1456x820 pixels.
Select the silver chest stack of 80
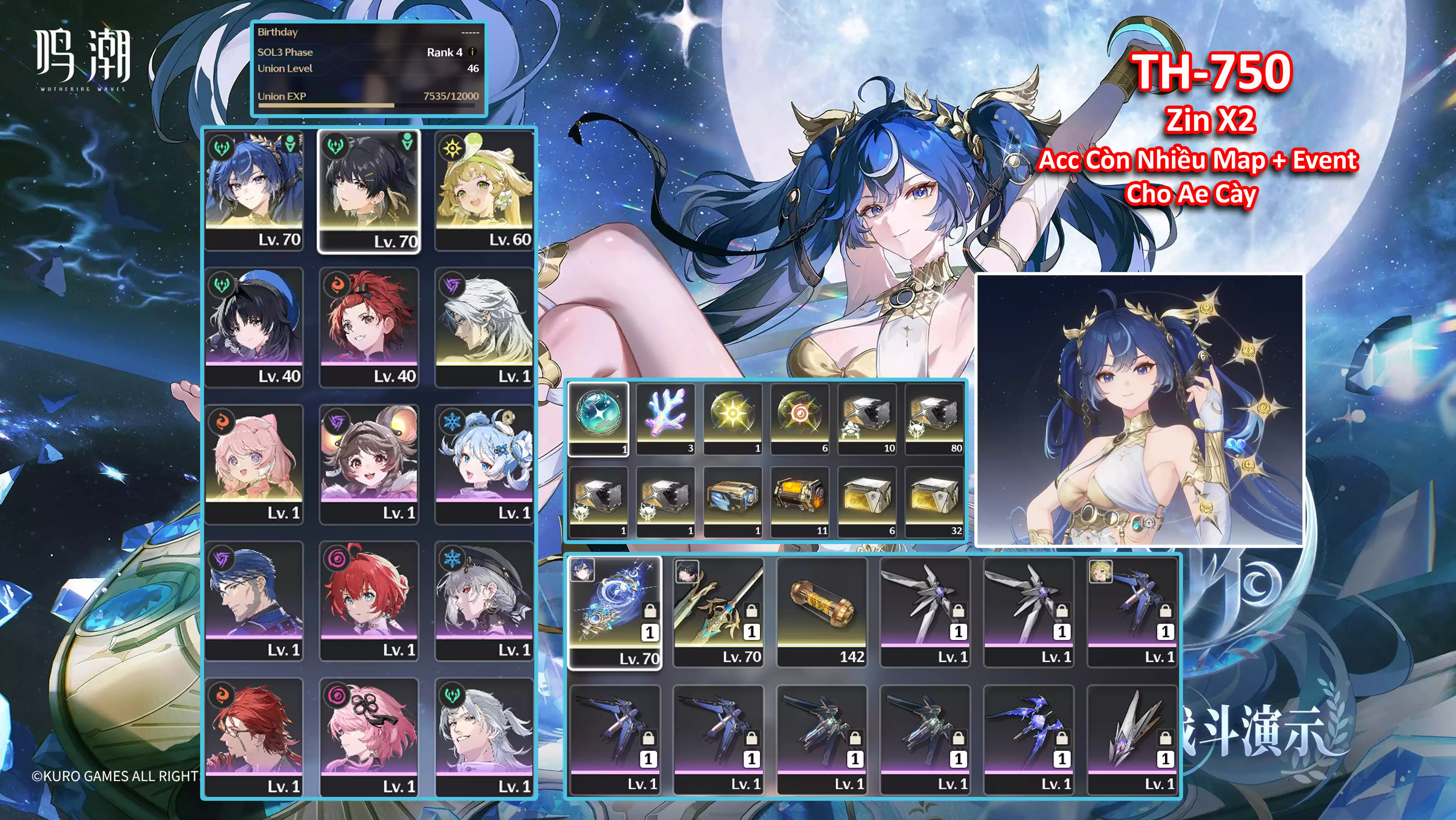[934, 419]
